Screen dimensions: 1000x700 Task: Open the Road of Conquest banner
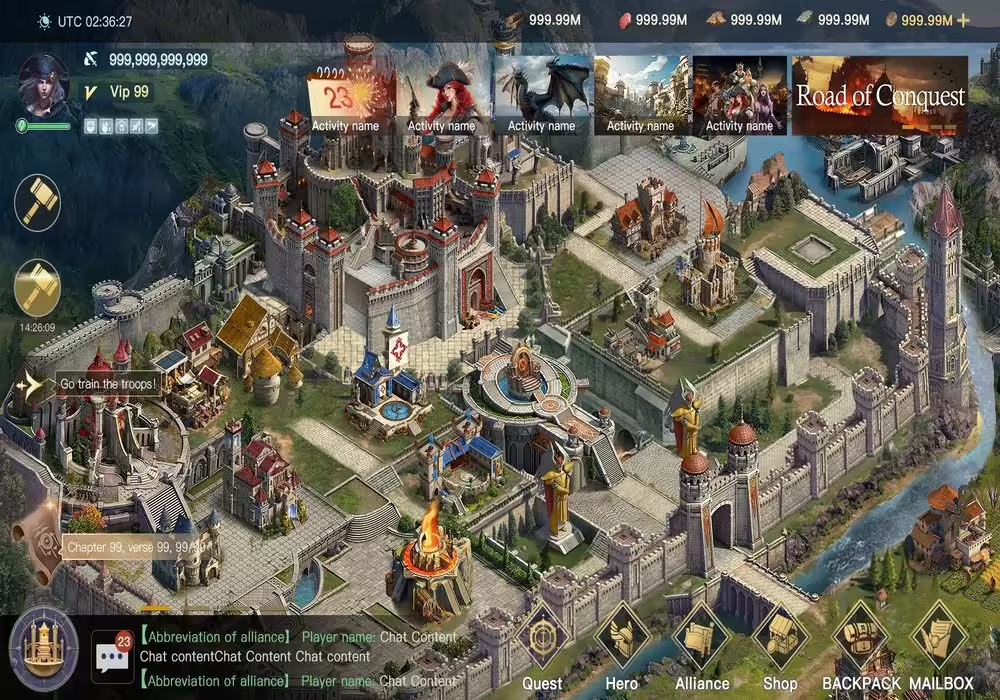point(880,96)
